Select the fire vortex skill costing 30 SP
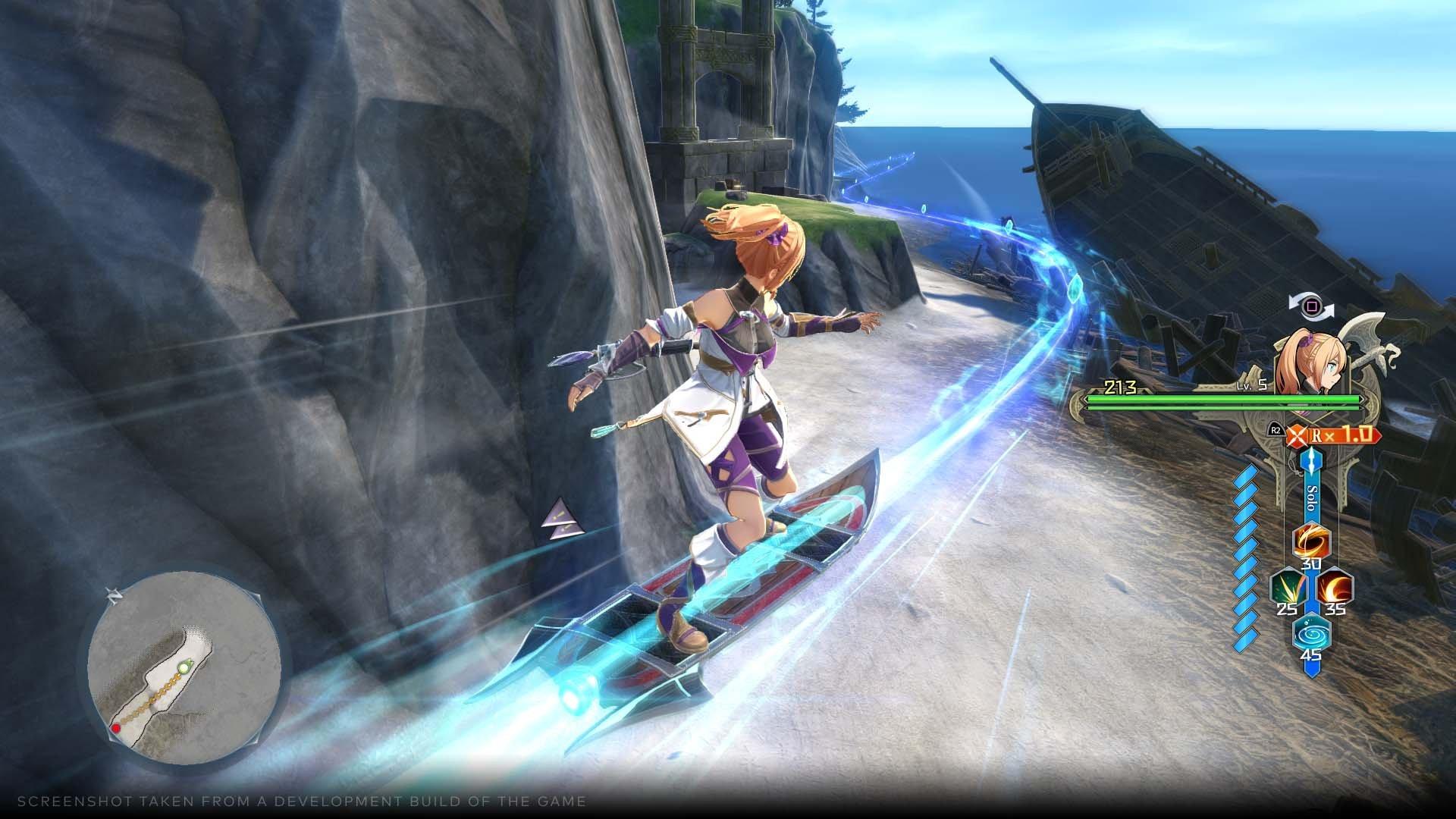The image size is (1456, 819). 1310,541
